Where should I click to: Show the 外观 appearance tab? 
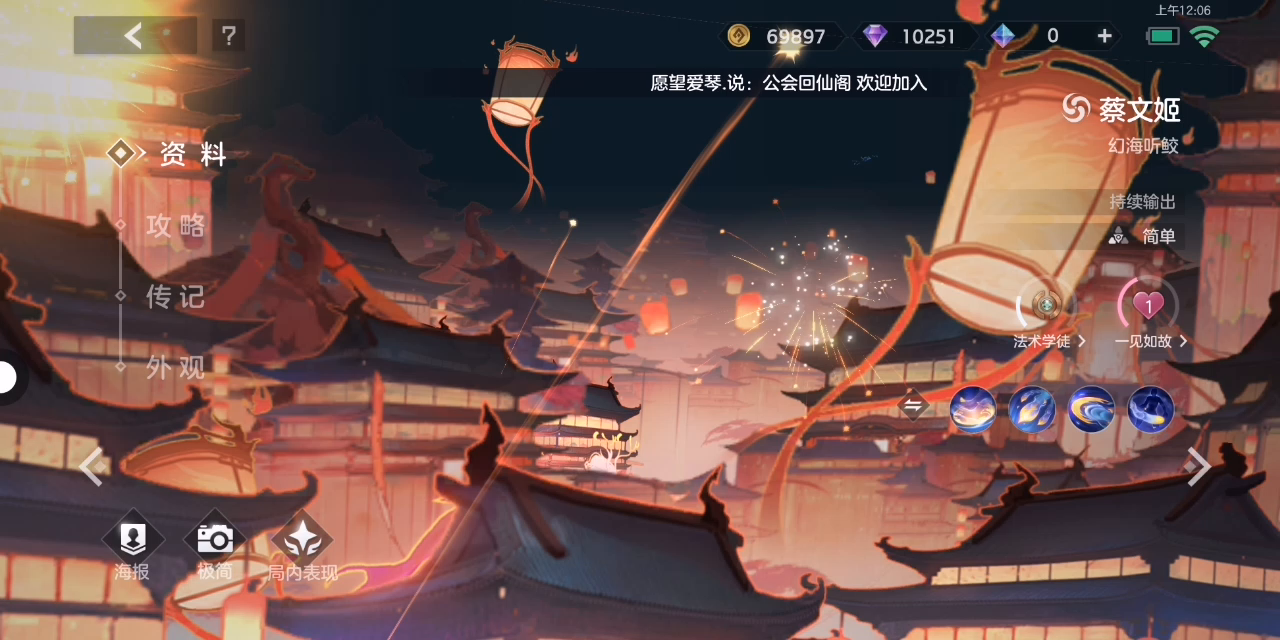point(176,367)
